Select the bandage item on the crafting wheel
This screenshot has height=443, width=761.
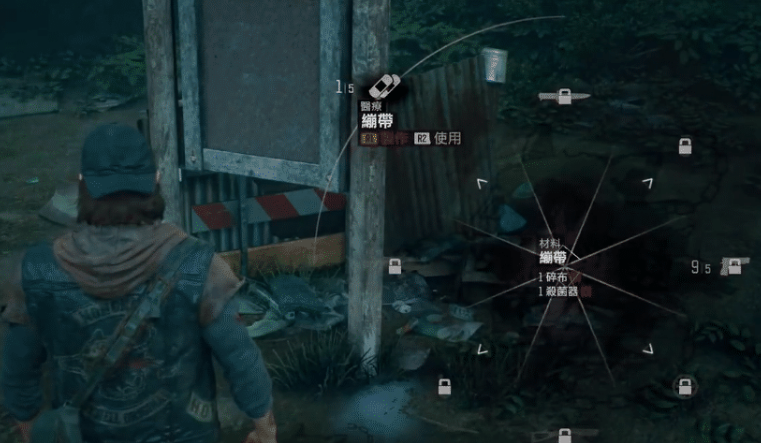pos(384,87)
